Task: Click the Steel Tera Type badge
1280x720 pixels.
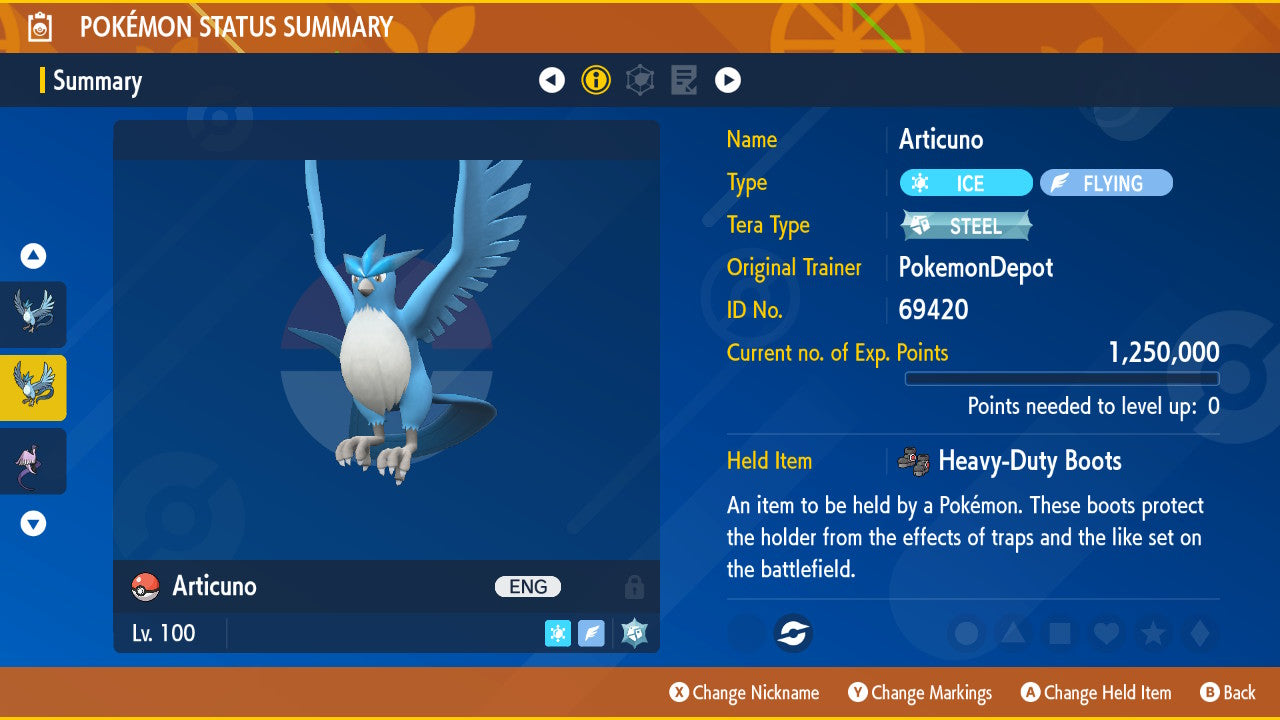Action: tap(965, 226)
